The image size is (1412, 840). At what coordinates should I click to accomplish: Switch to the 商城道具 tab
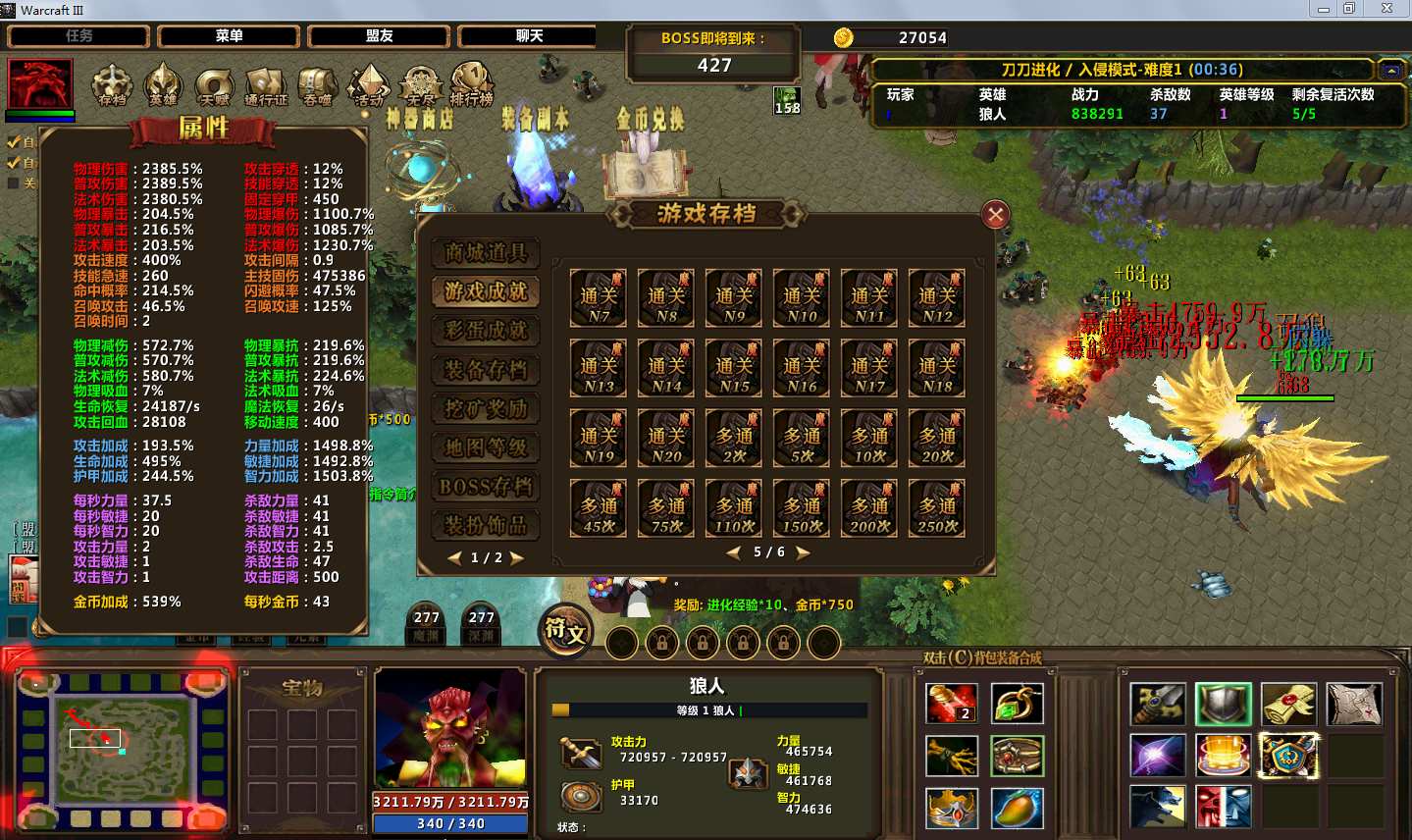[486, 253]
